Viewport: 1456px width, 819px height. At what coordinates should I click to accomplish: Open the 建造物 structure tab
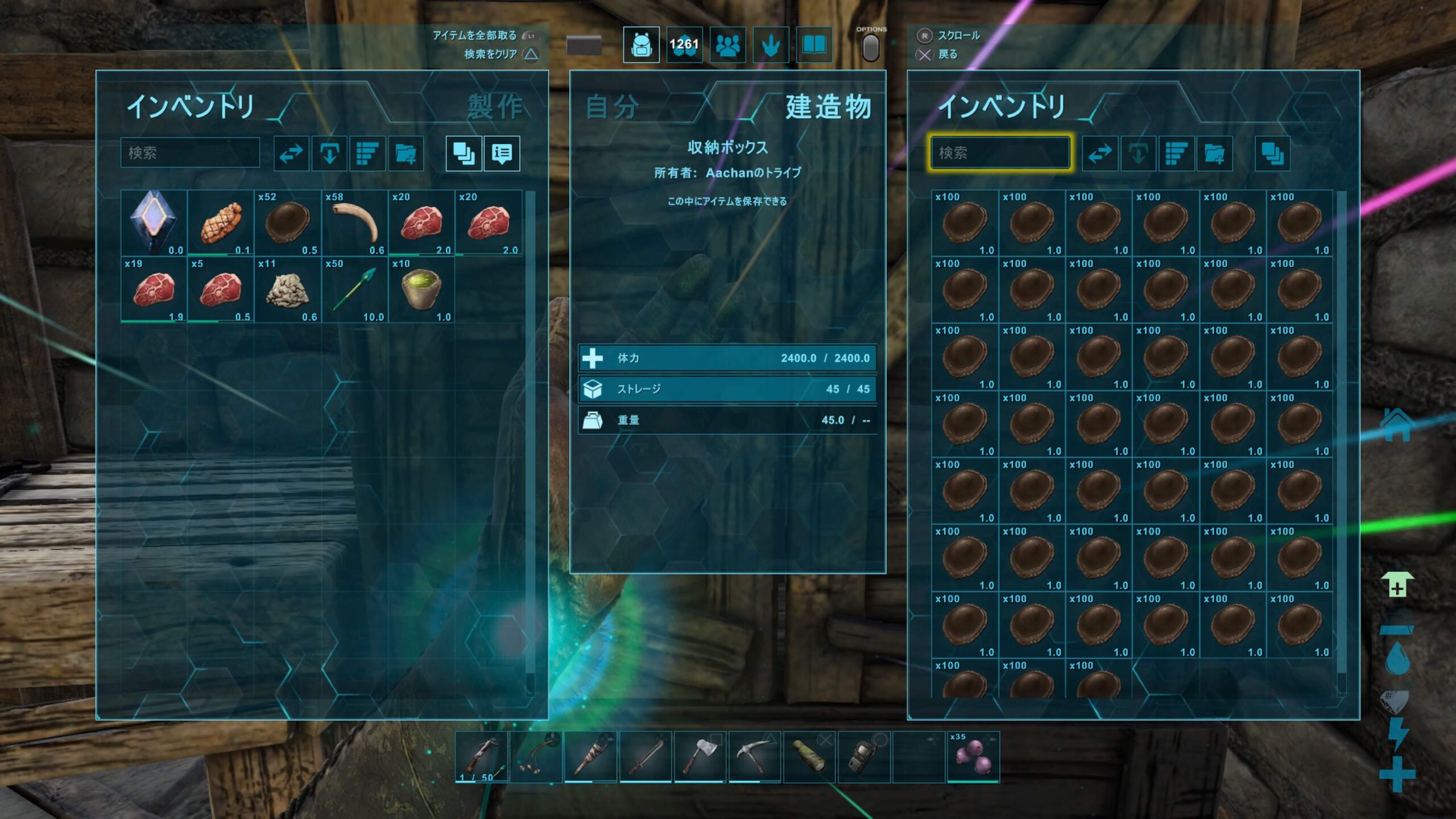click(x=828, y=107)
